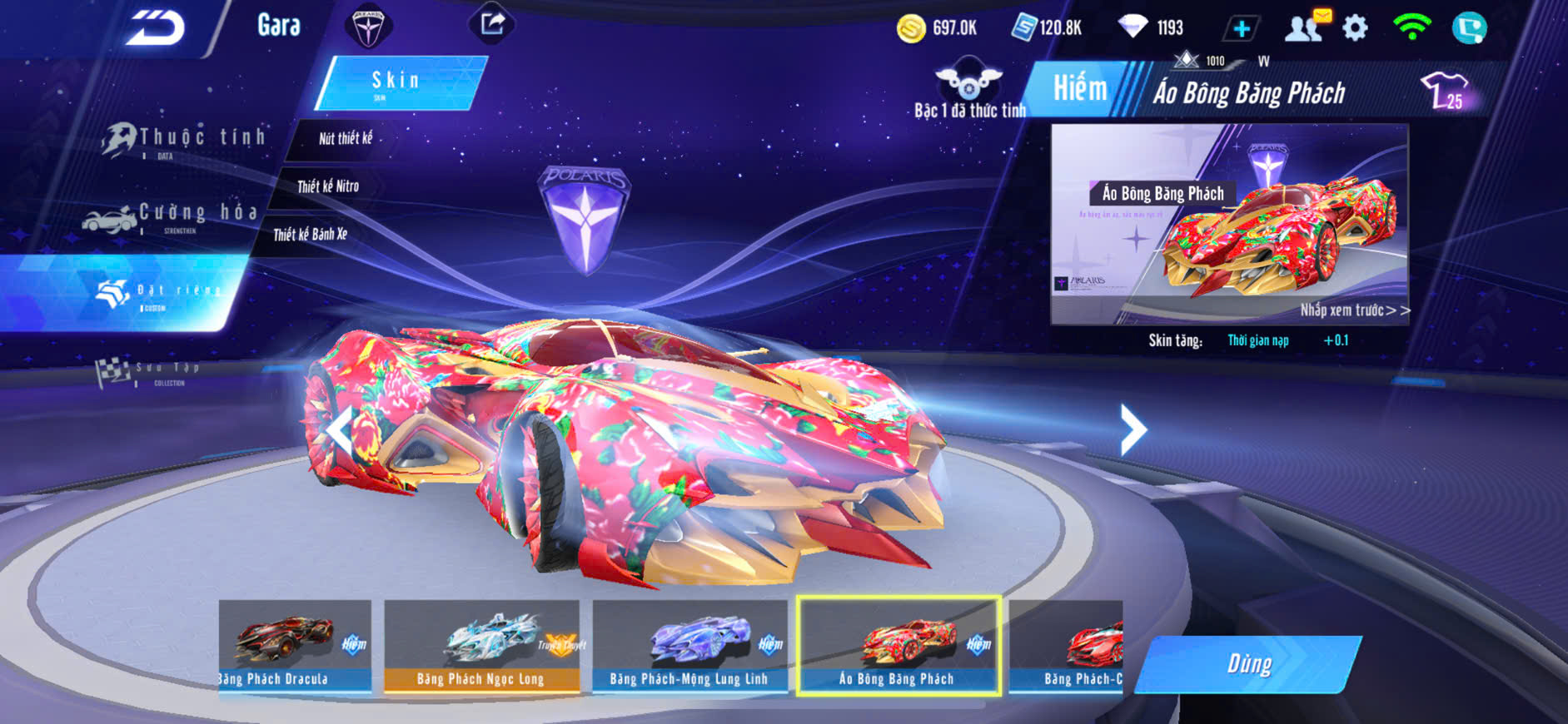The width and height of the screenshot is (1568, 724).
Task: Preview the Áo Bông Băng Phách skin image
Action: click(1229, 225)
